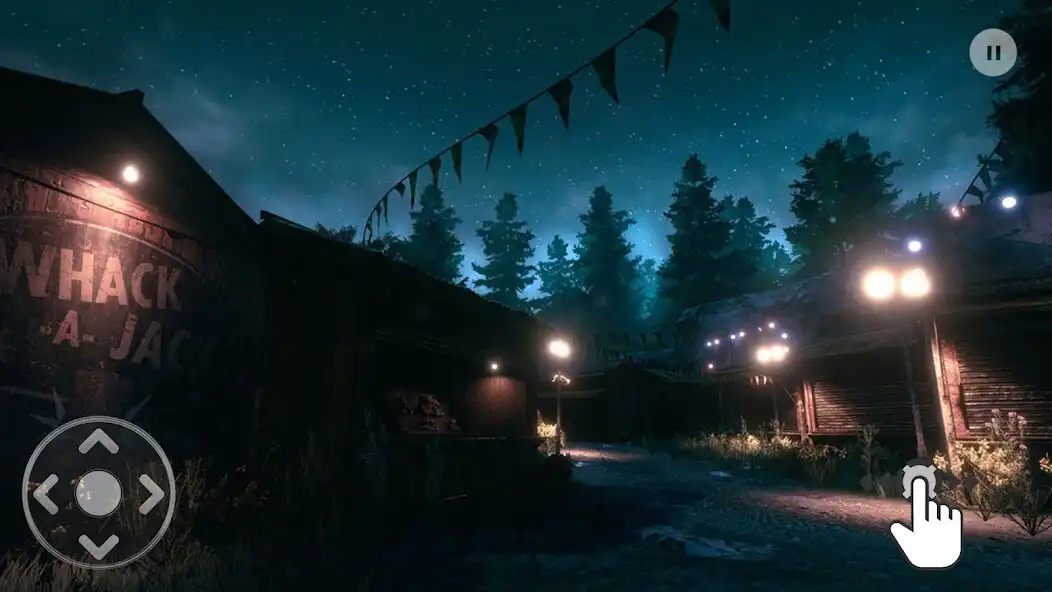The height and width of the screenshot is (592, 1052).
Task: Click the center knob of the joystick
Action: [x=98, y=493]
